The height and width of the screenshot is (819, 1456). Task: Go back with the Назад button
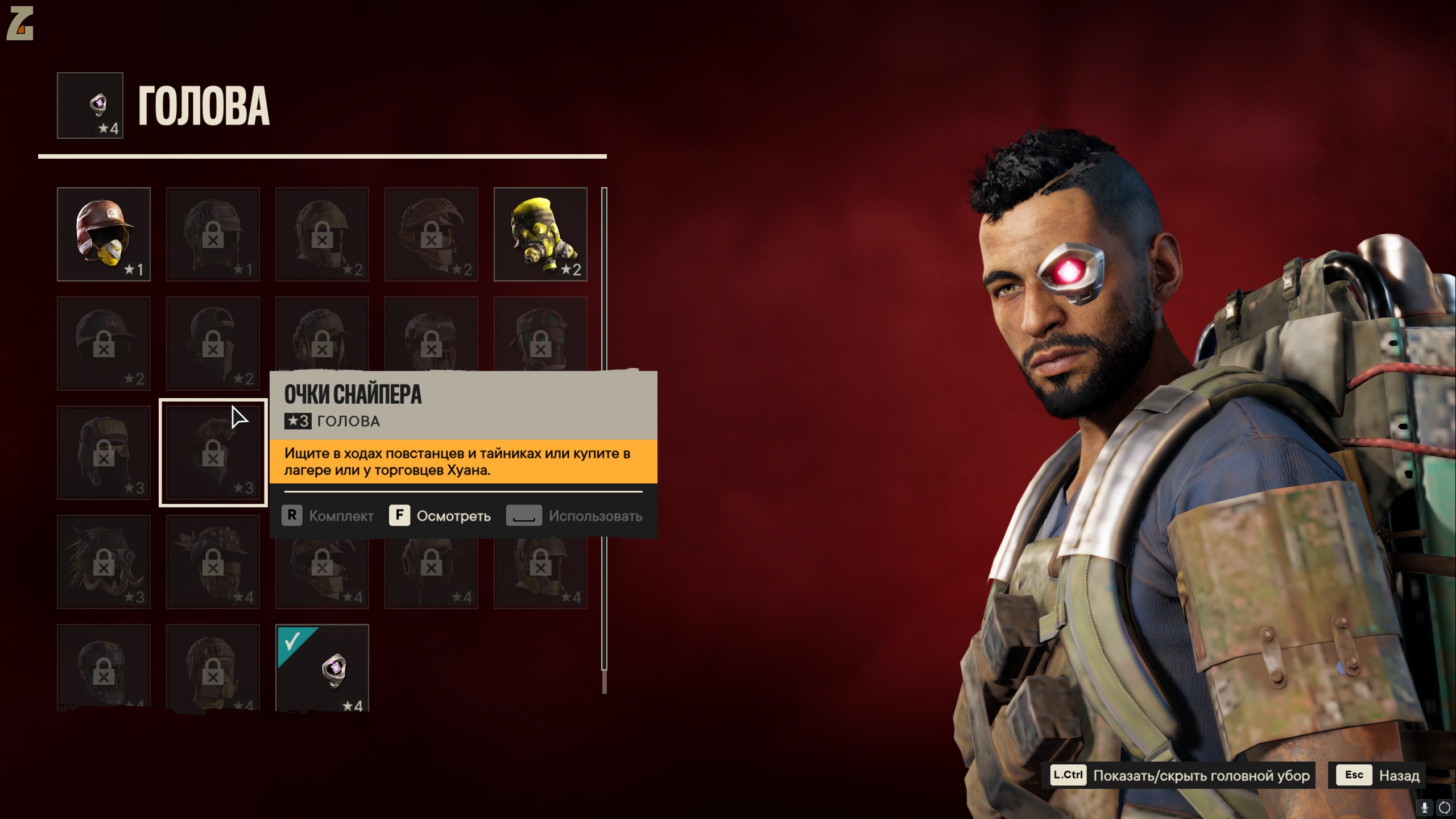[1377, 775]
